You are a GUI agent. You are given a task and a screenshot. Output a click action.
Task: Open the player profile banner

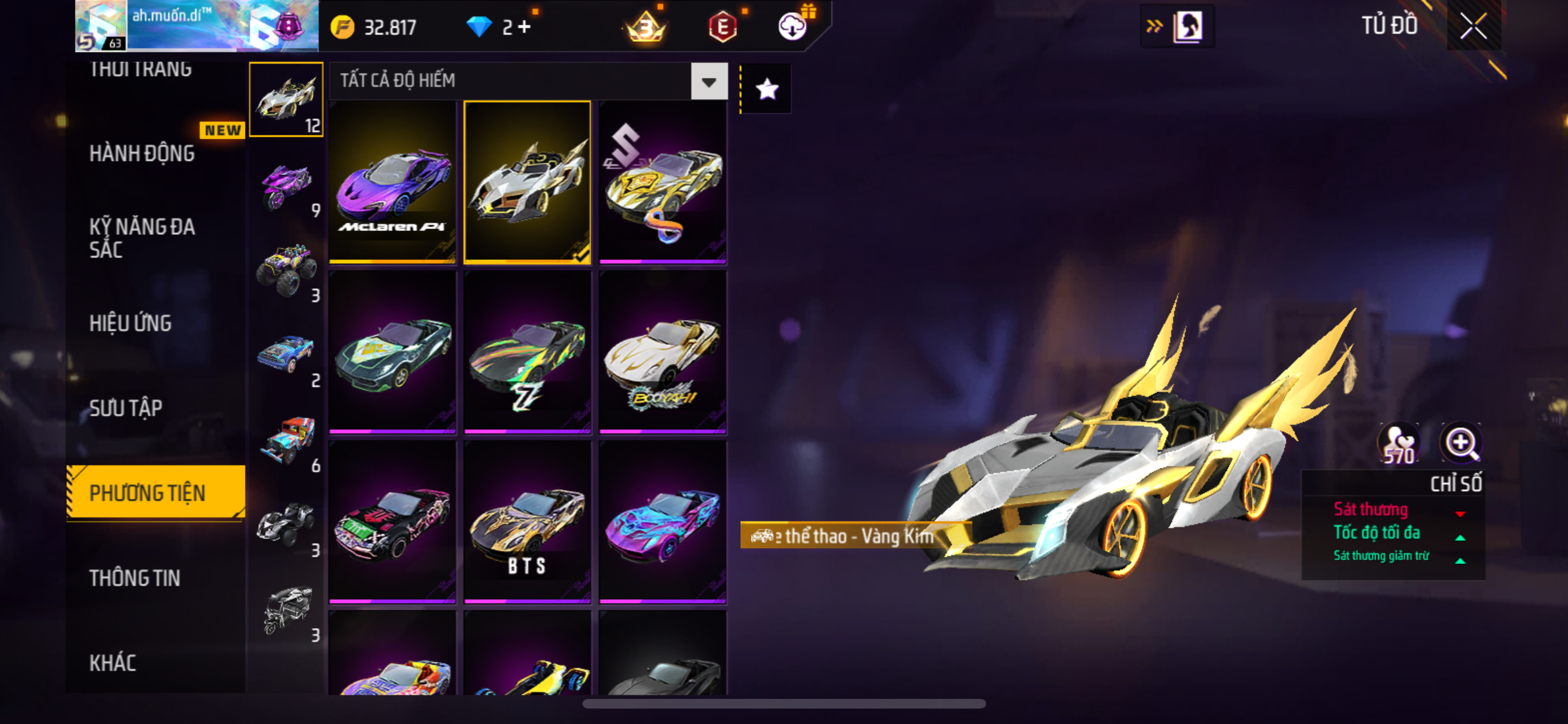click(196, 26)
